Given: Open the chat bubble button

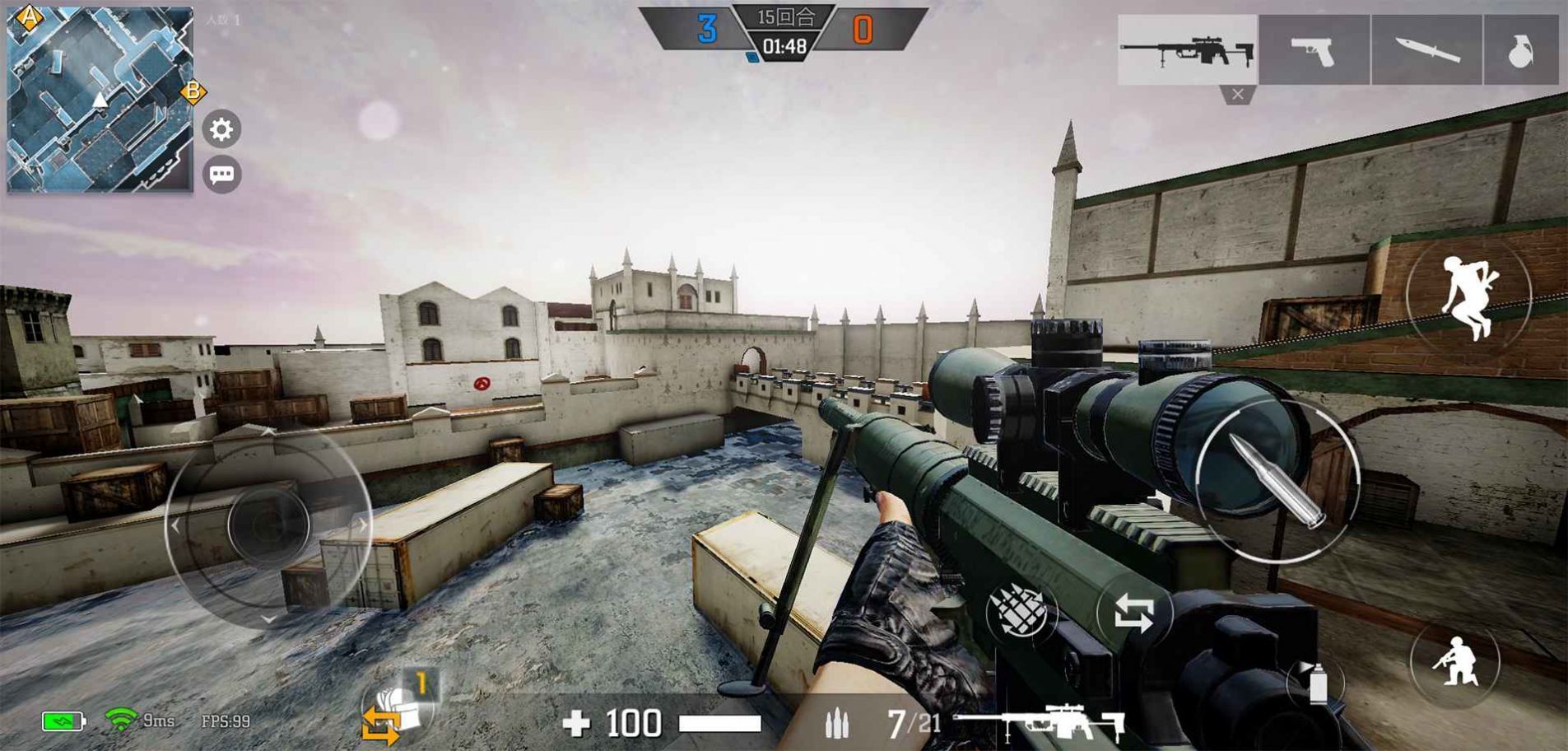Looking at the screenshot, I should [221, 175].
